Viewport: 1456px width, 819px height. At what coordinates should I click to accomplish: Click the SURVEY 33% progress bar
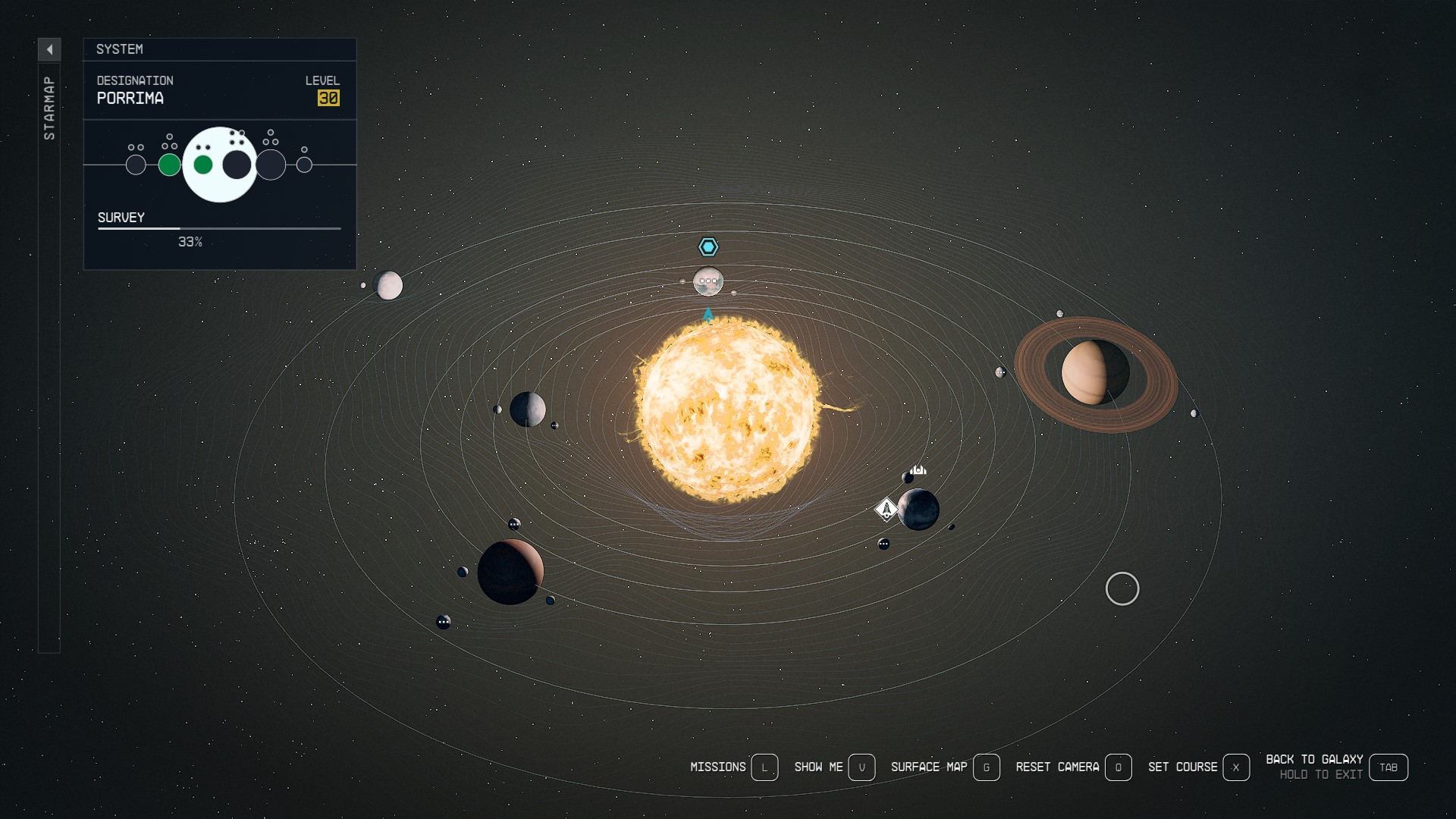(x=219, y=228)
